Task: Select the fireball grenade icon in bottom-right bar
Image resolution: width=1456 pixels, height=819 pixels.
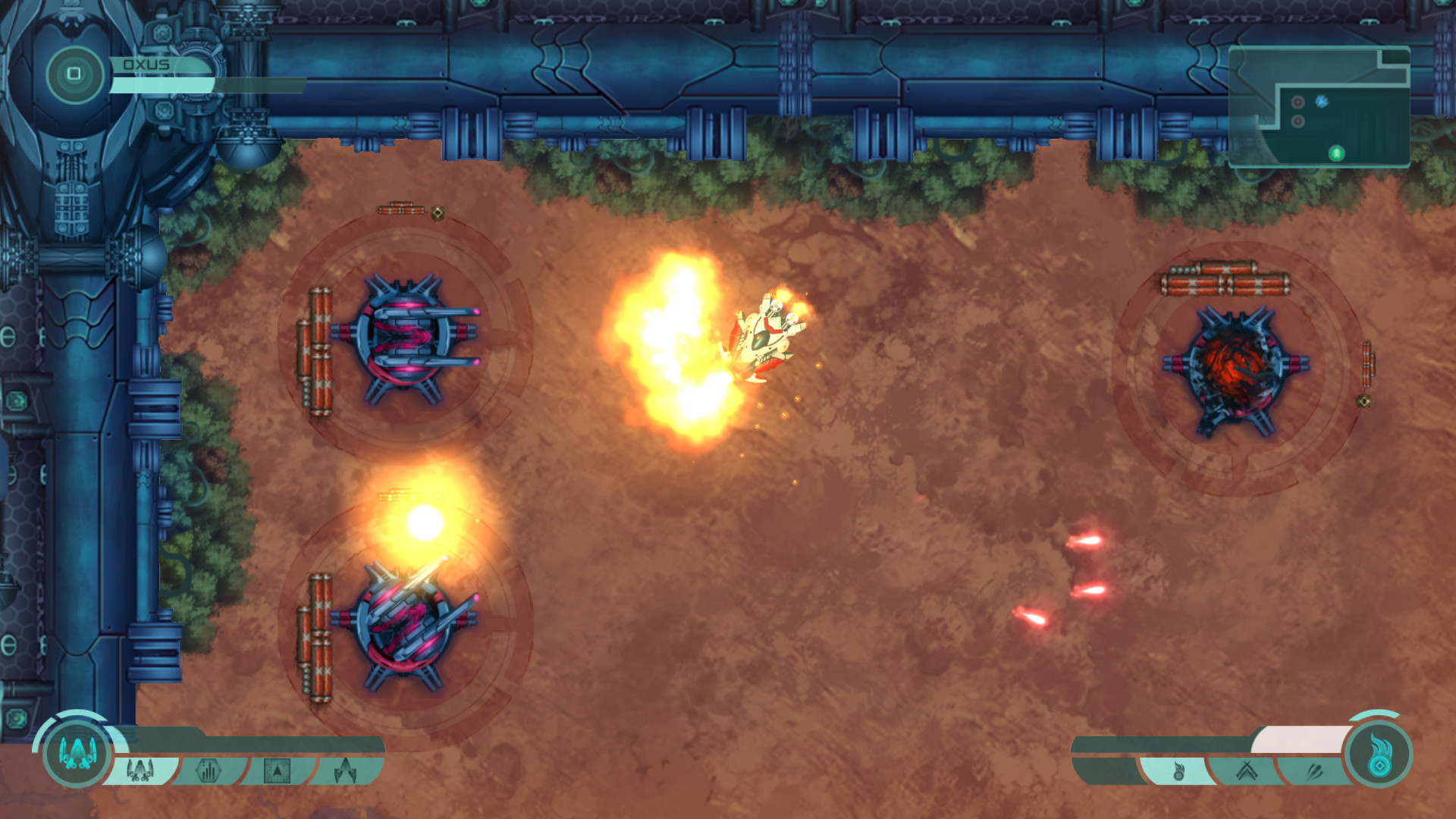Action: 1179,771
